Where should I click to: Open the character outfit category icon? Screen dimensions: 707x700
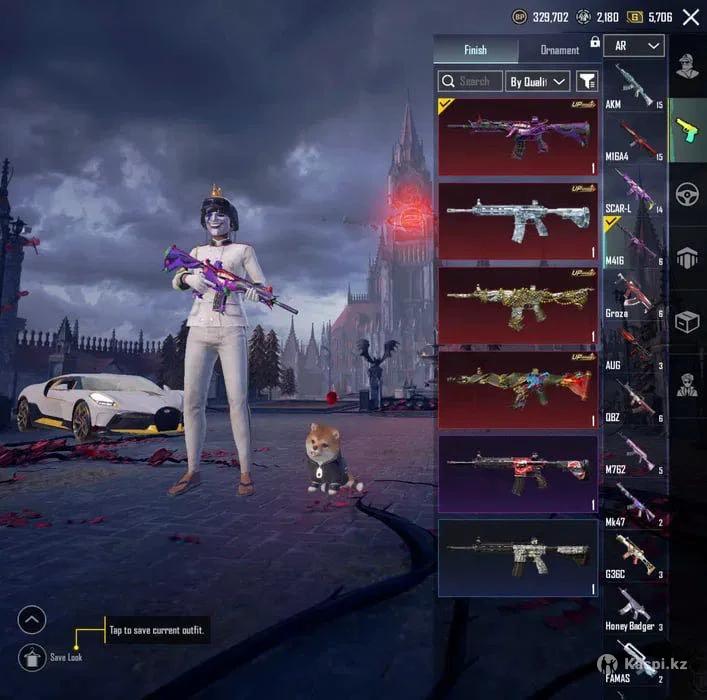click(x=687, y=66)
